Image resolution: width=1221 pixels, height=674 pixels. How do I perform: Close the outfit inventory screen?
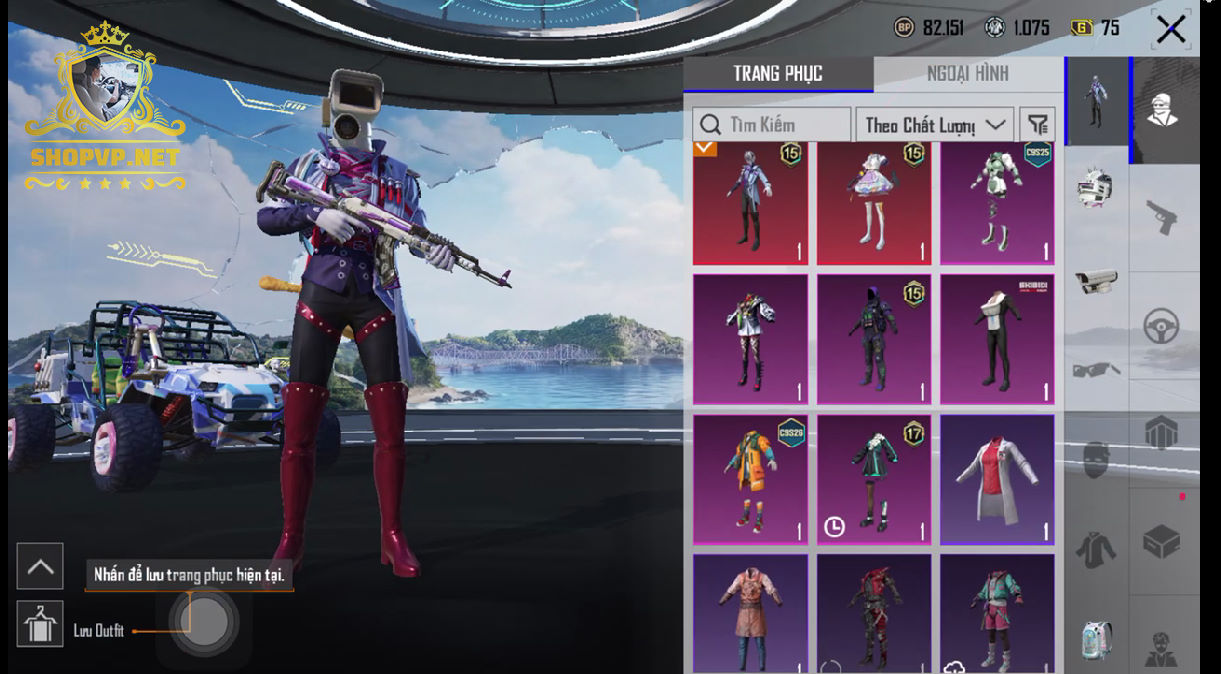point(1170,29)
